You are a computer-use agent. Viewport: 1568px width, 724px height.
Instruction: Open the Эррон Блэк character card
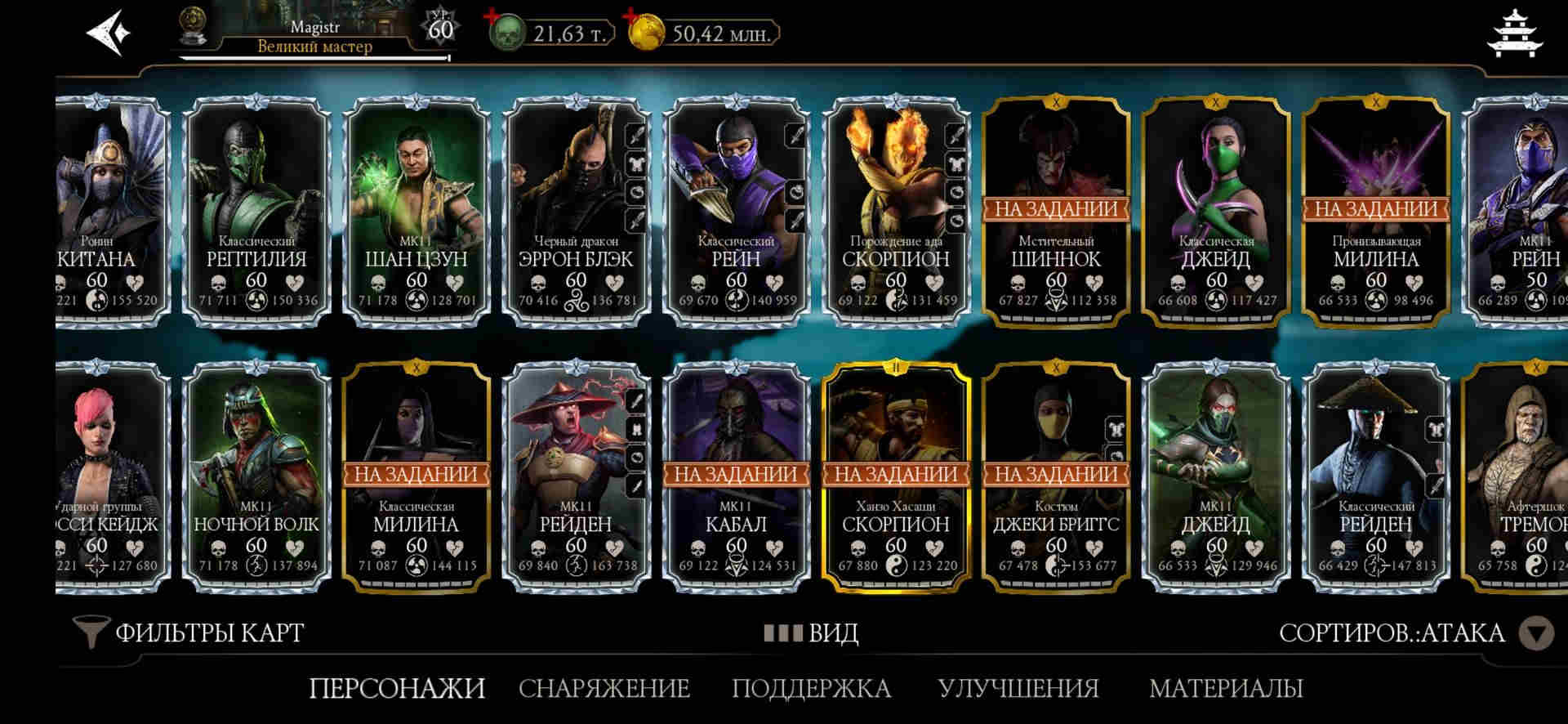pyautogui.click(x=576, y=211)
